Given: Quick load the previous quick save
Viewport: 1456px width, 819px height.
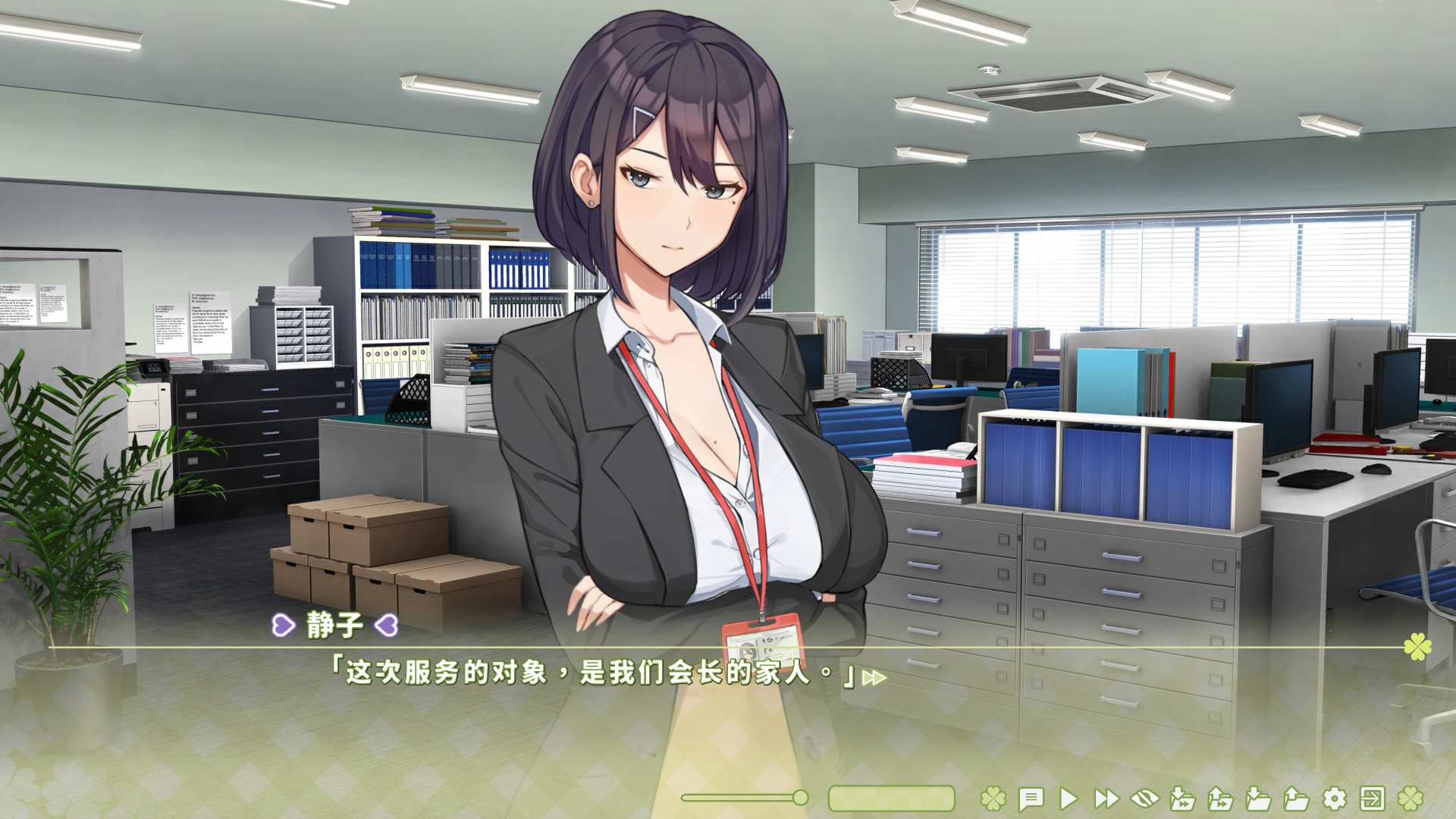Looking at the screenshot, I should click(1221, 798).
